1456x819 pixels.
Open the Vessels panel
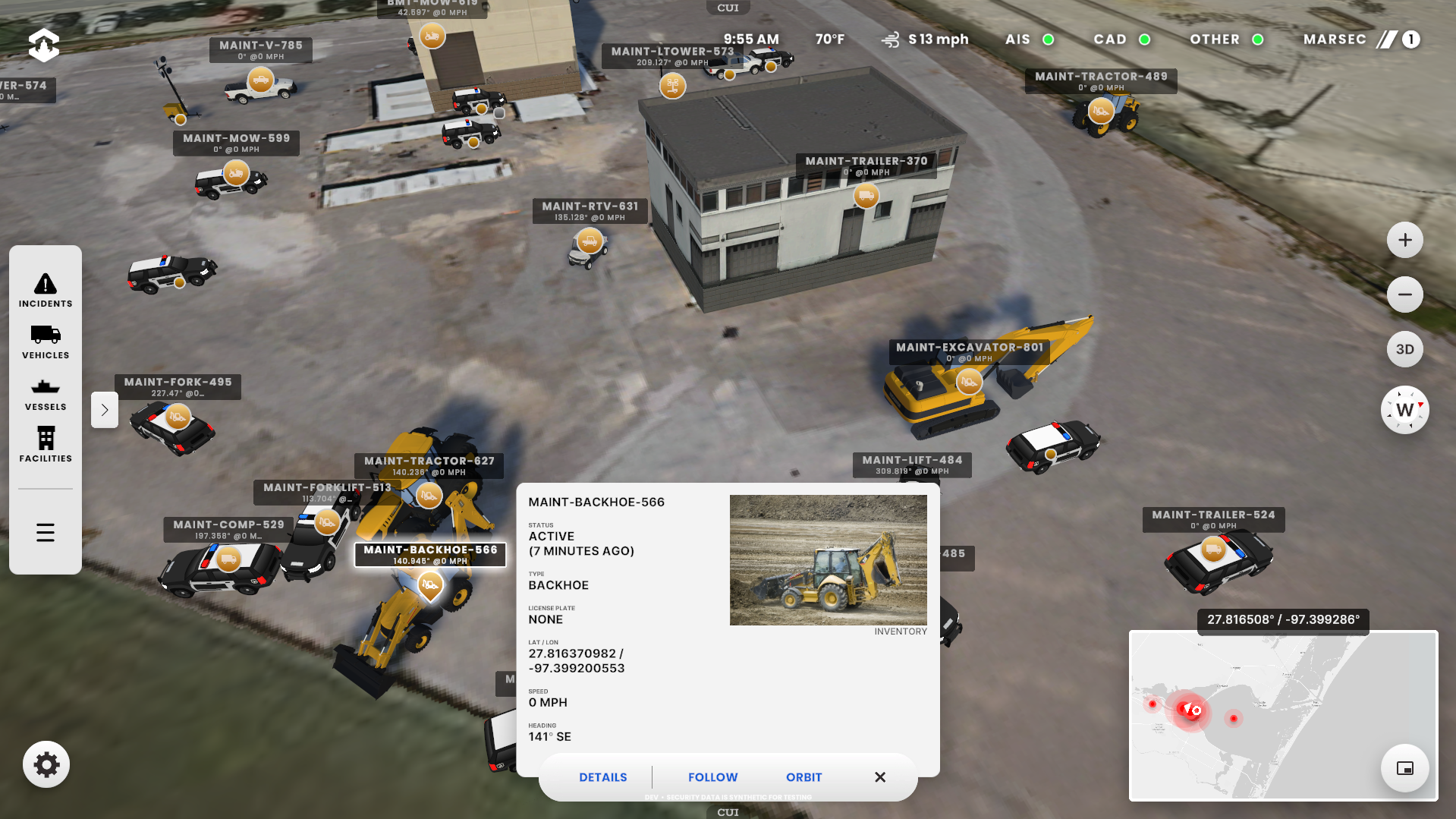(46, 392)
